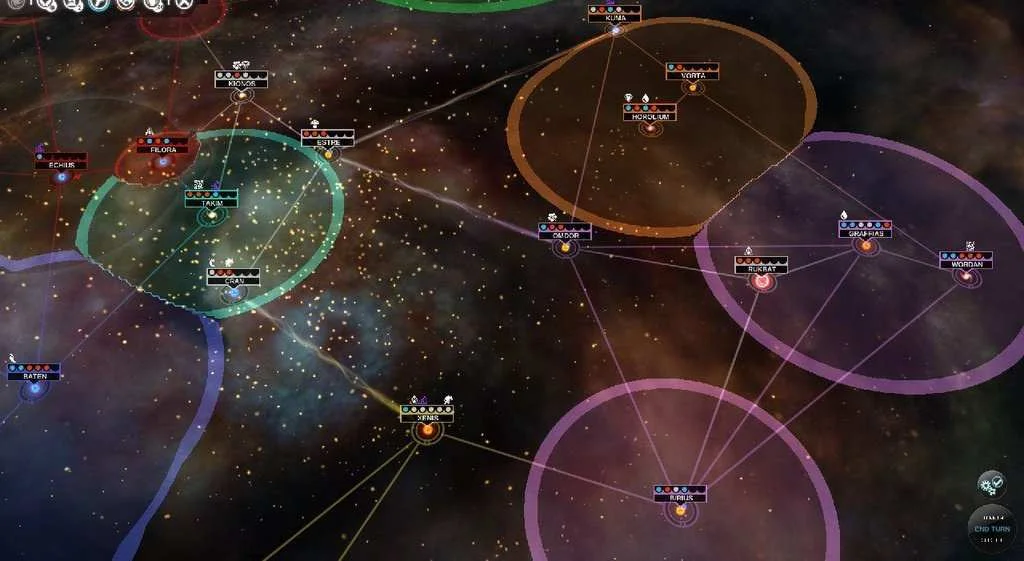The height and width of the screenshot is (561, 1024).
Task: Select the Iurius system label
Action: point(680,498)
